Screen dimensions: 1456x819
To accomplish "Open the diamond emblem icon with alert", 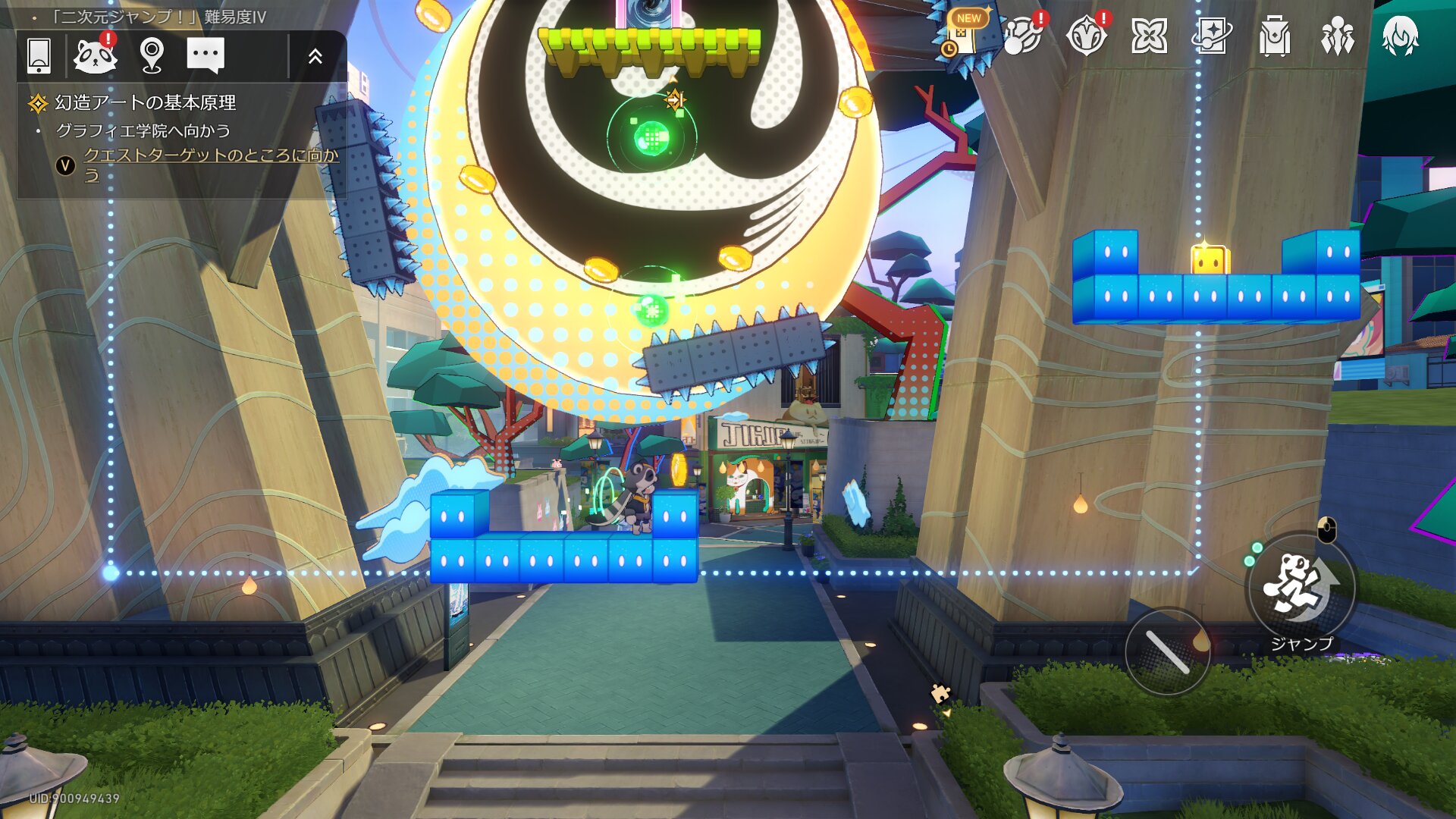I will coord(1086,36).
